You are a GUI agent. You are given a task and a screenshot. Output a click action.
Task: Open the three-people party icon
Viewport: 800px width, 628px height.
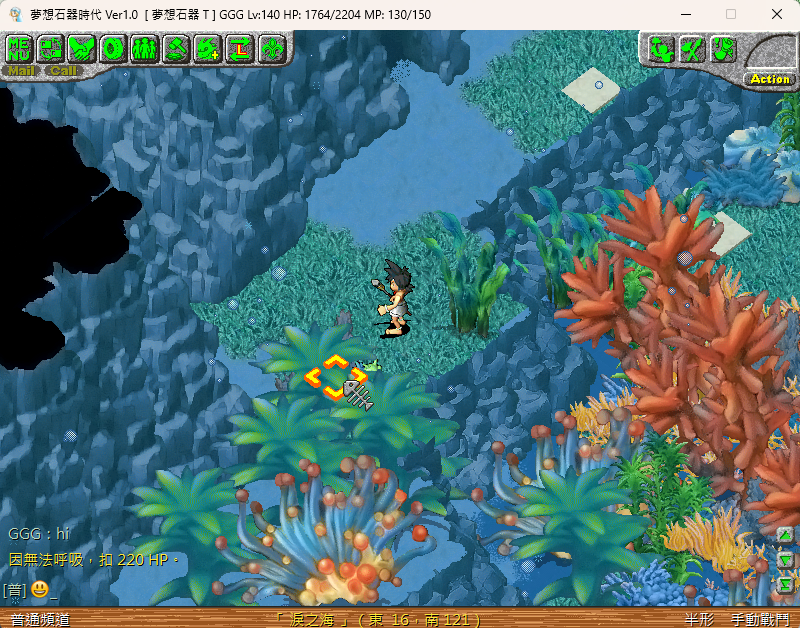tap(144, 47)
